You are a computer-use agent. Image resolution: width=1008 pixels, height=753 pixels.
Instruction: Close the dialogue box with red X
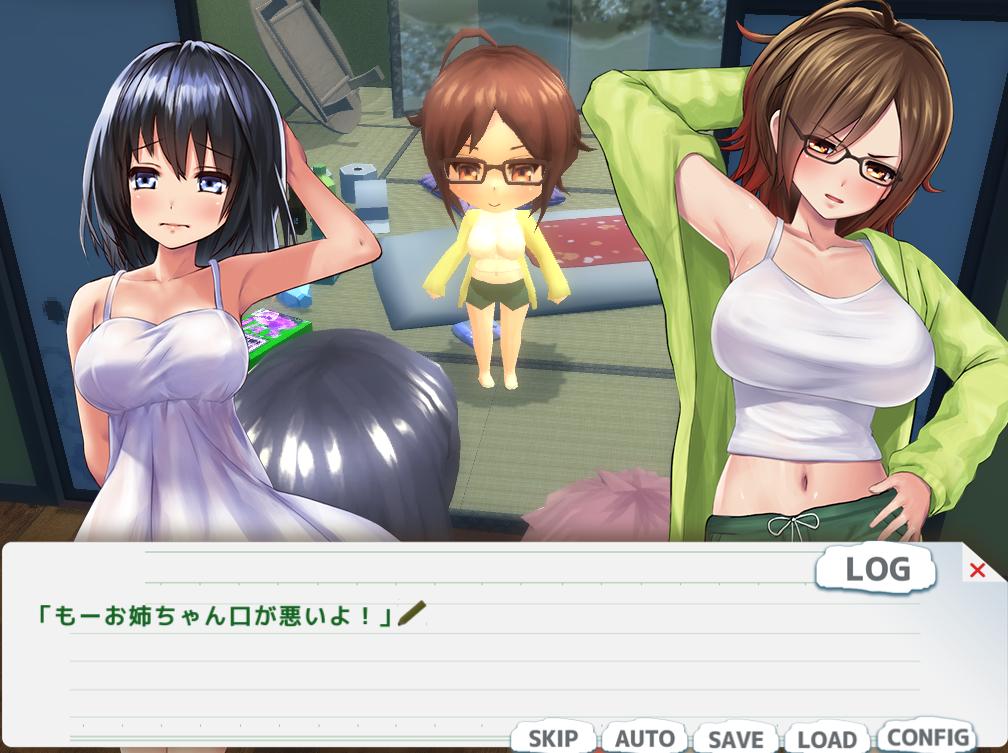click(x=977, y=570)
